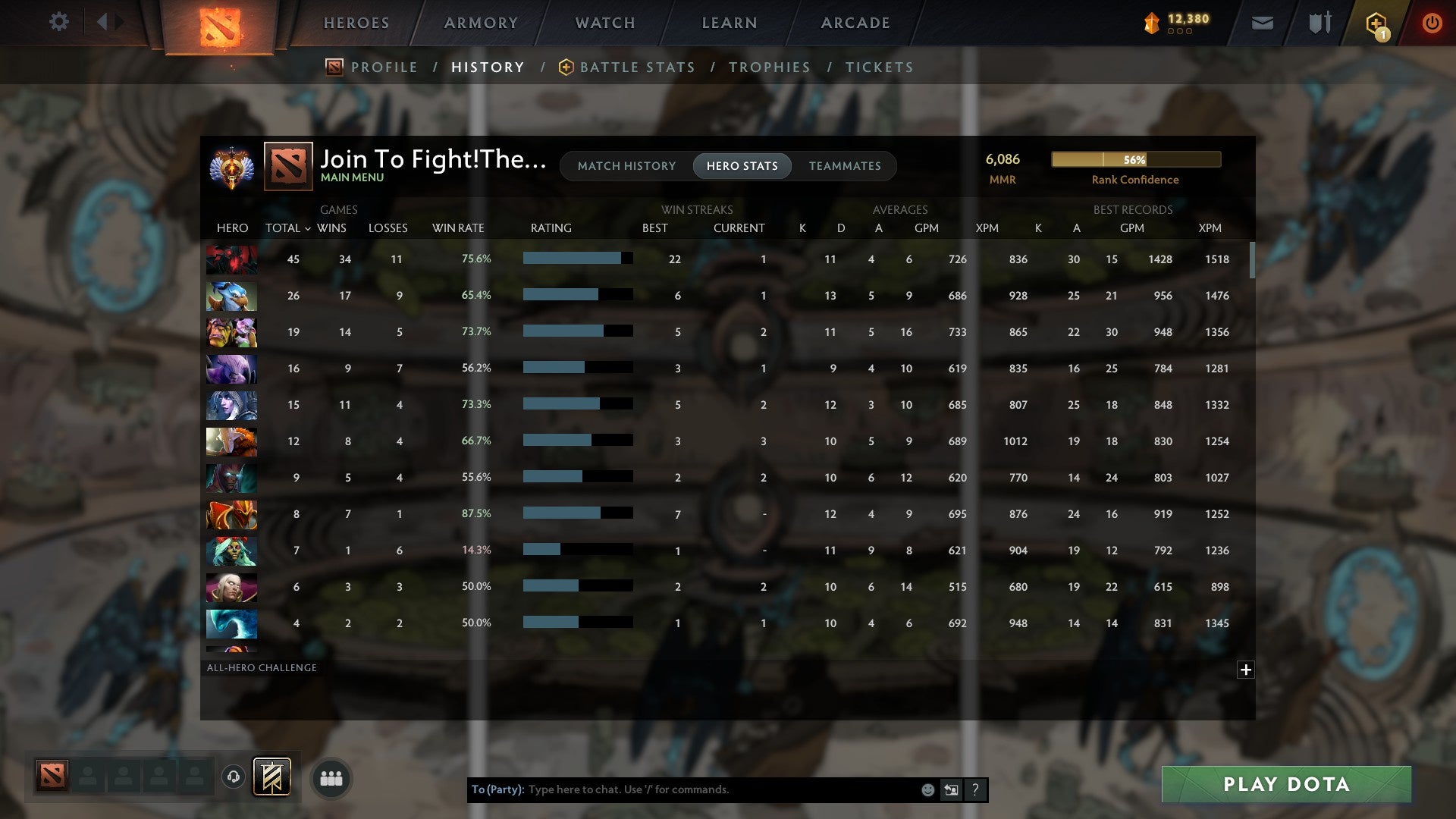Open the Armory shield and sword icon
The width and height of the screenshot is (1456, 819).
point(1319,23)
